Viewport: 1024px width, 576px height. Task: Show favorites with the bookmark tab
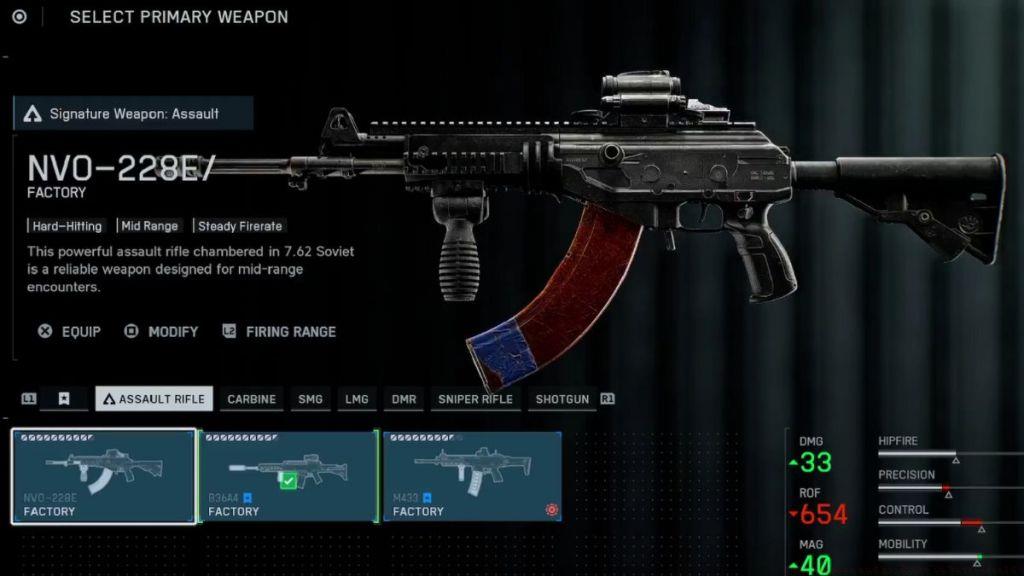click(64, 399)
